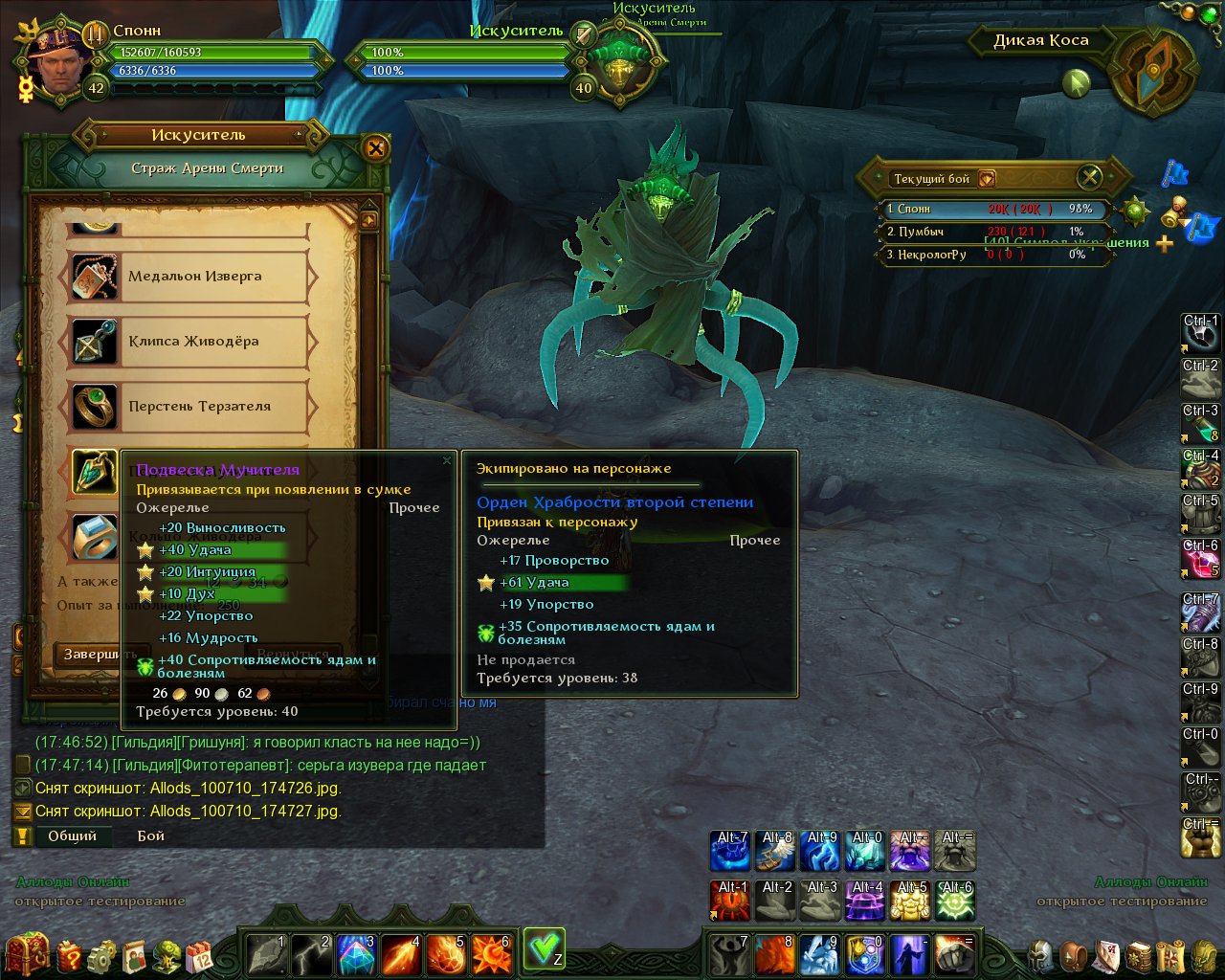Click the green checkmark Z button
This screenshot has width=1225, height=980.
544,948
